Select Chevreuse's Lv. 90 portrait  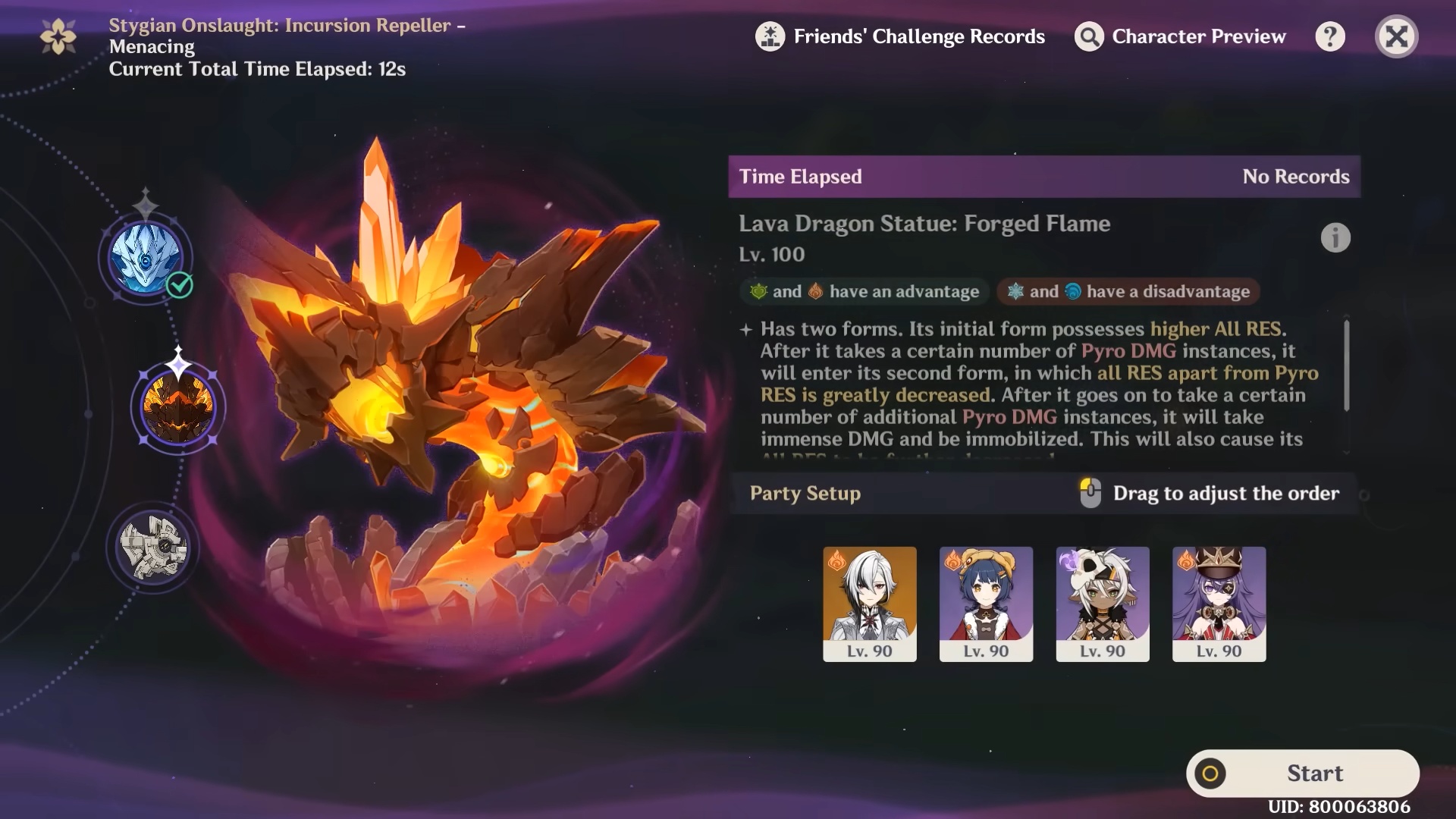point(1219,604)
